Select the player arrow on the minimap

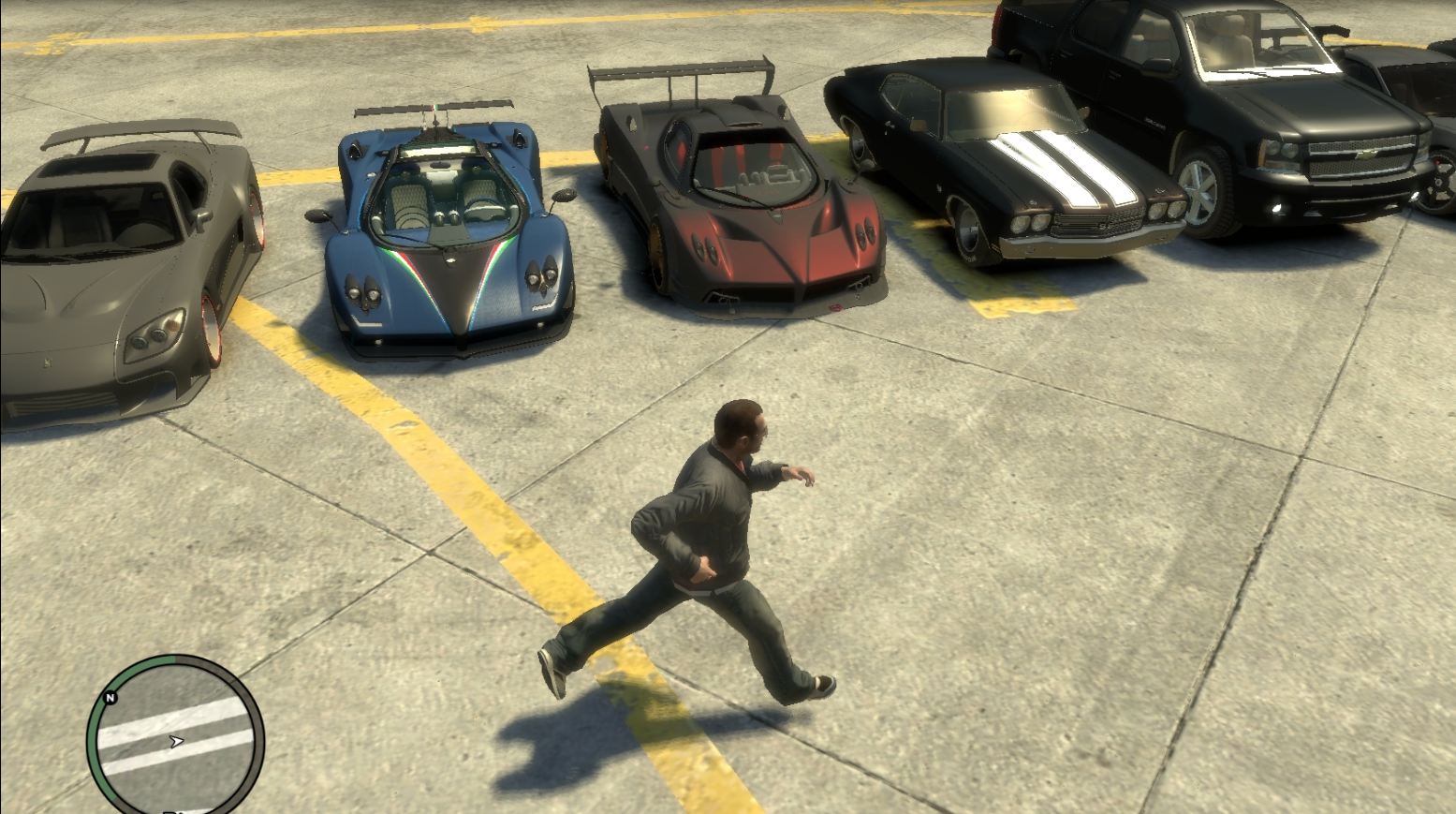(175, 741)
